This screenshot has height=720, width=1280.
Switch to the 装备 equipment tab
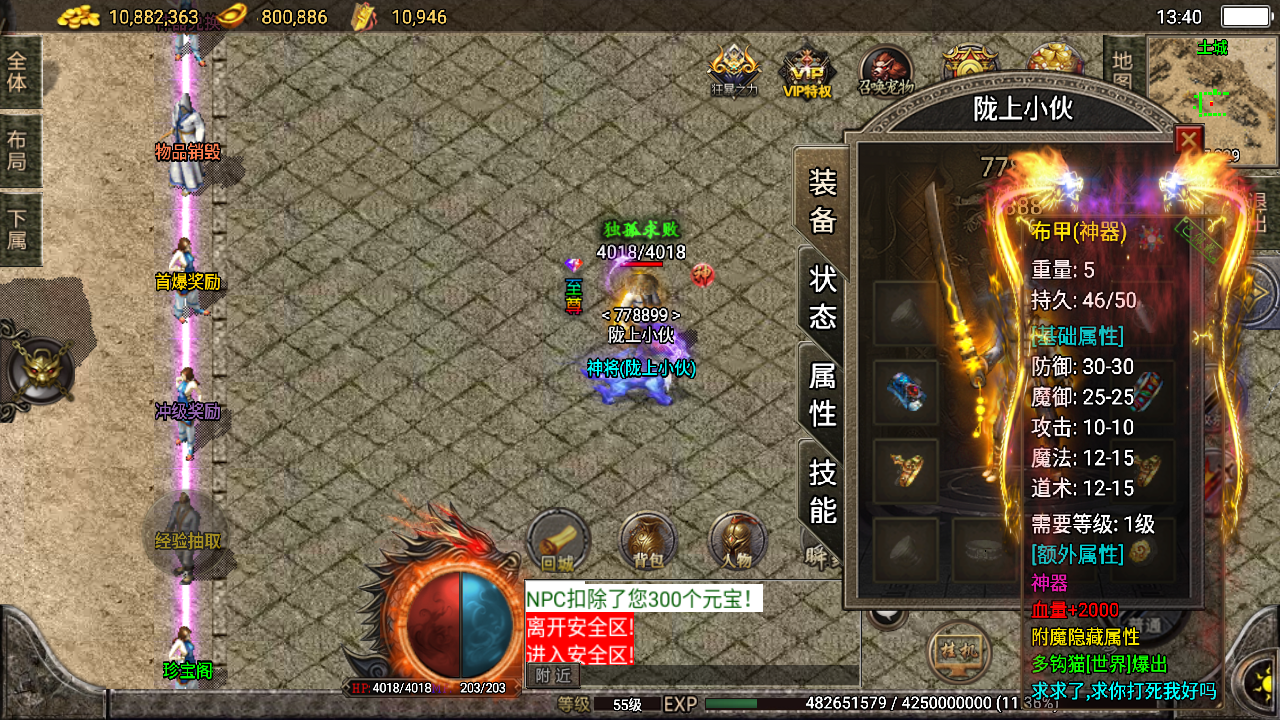click(x=822, y=200)
